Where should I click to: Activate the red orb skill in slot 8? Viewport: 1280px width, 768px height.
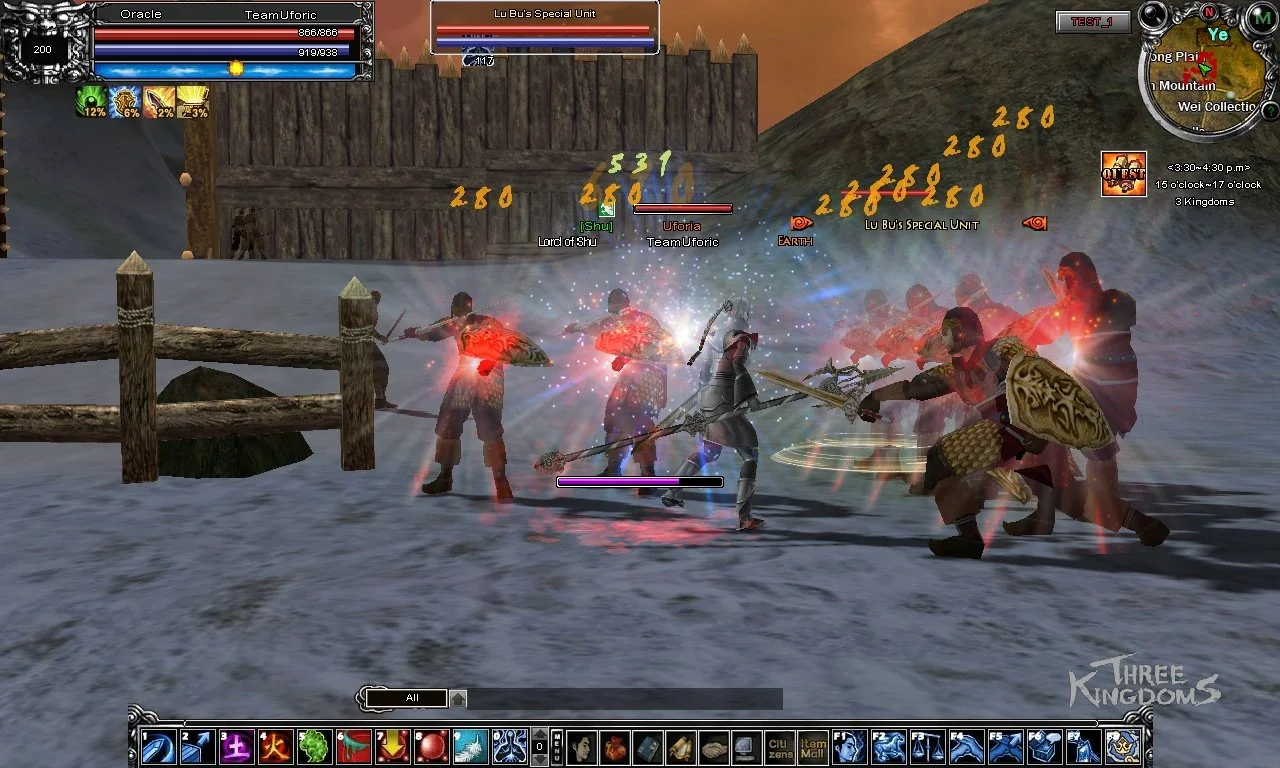[433, 745]
